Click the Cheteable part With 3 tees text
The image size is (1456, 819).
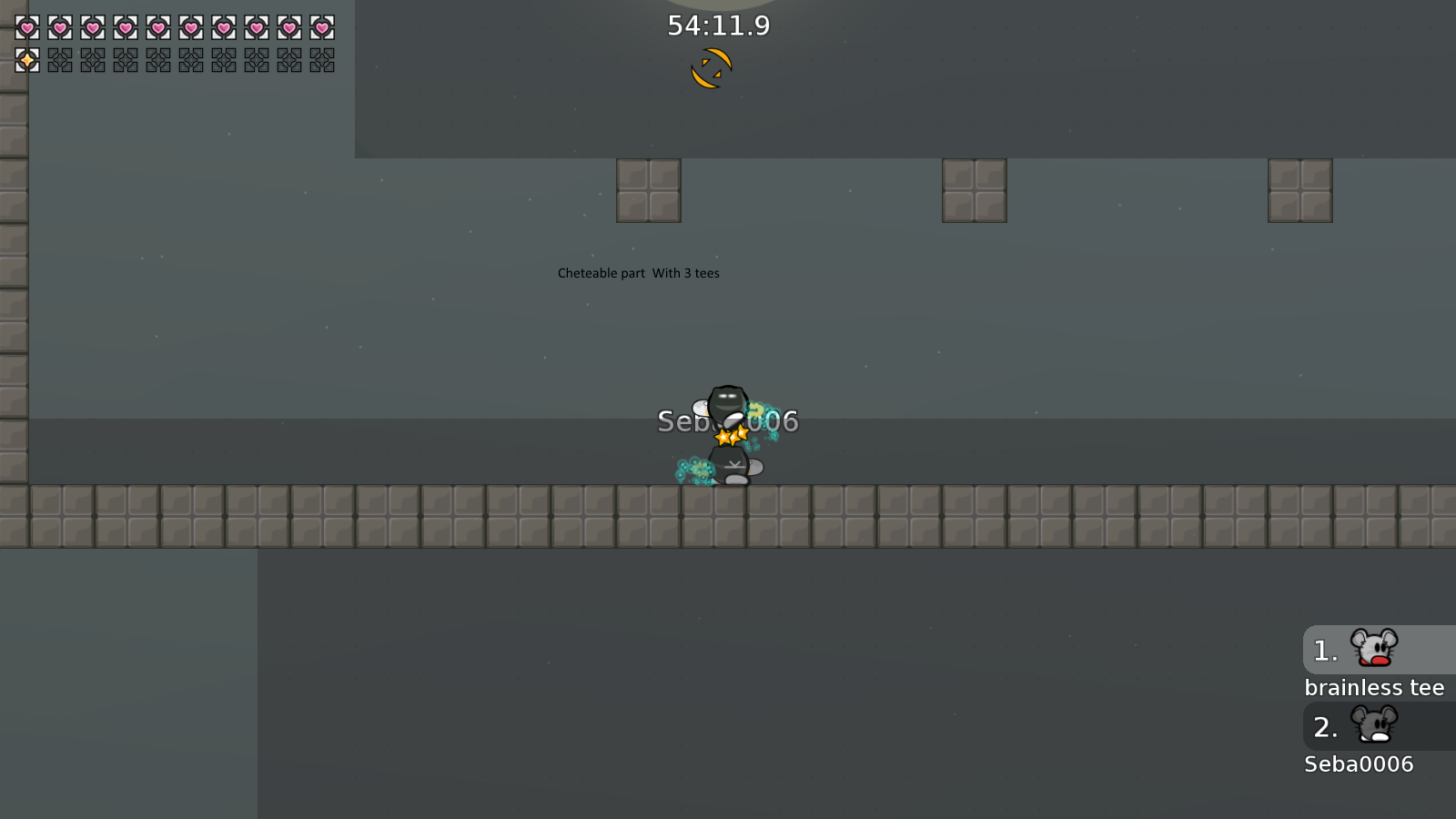638,272
